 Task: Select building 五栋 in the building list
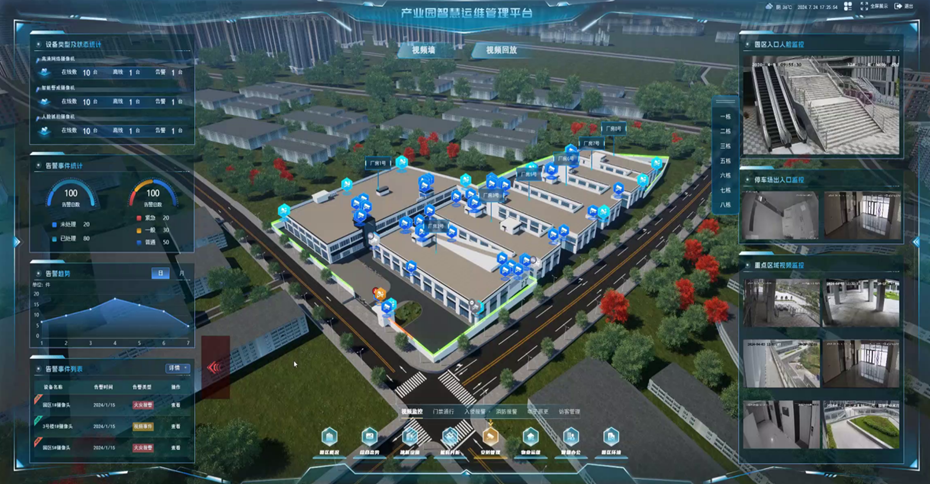[x=725, y=160]
